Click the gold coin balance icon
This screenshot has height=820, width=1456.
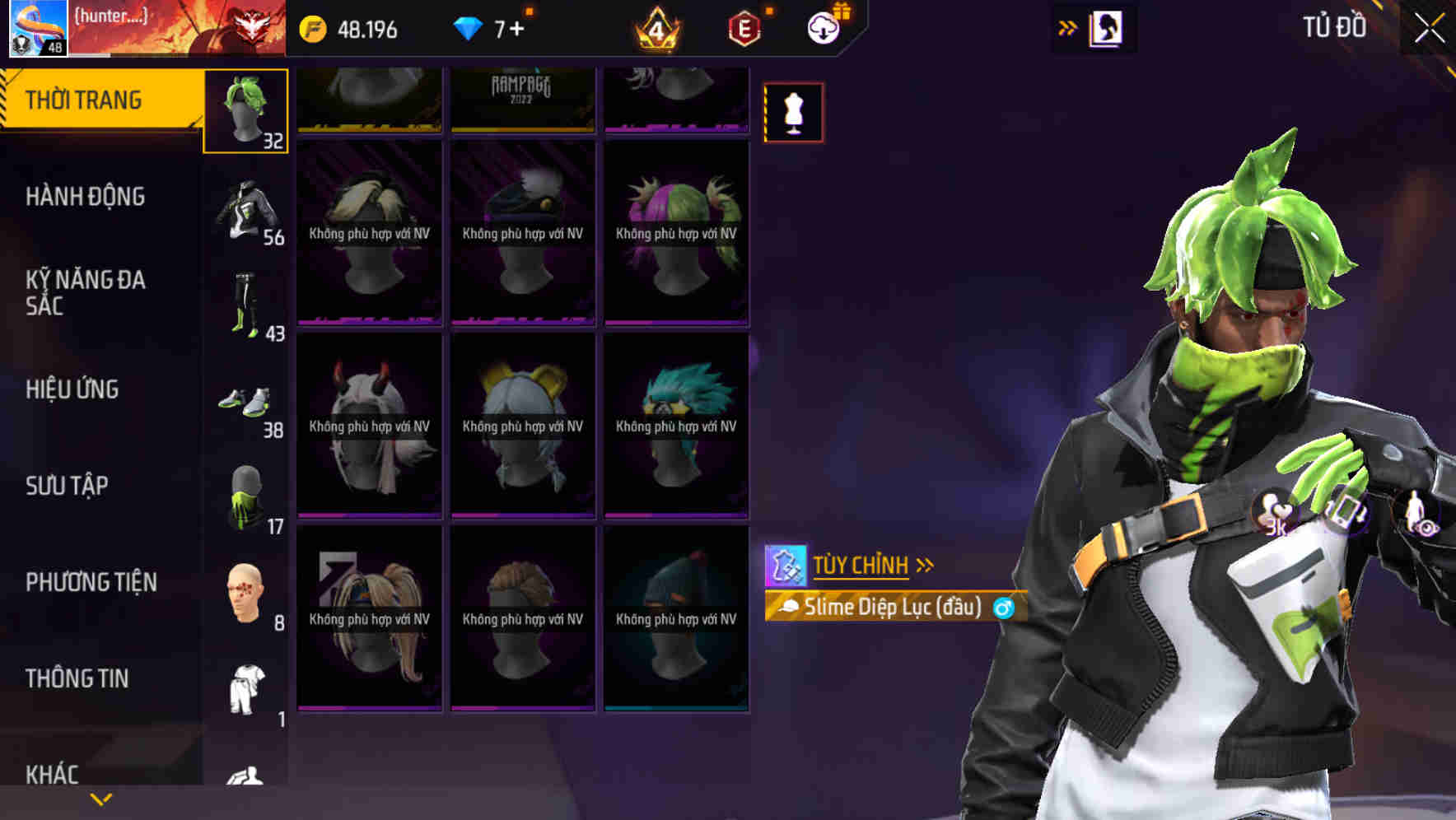pyautogui.click(x=312, y=30)
